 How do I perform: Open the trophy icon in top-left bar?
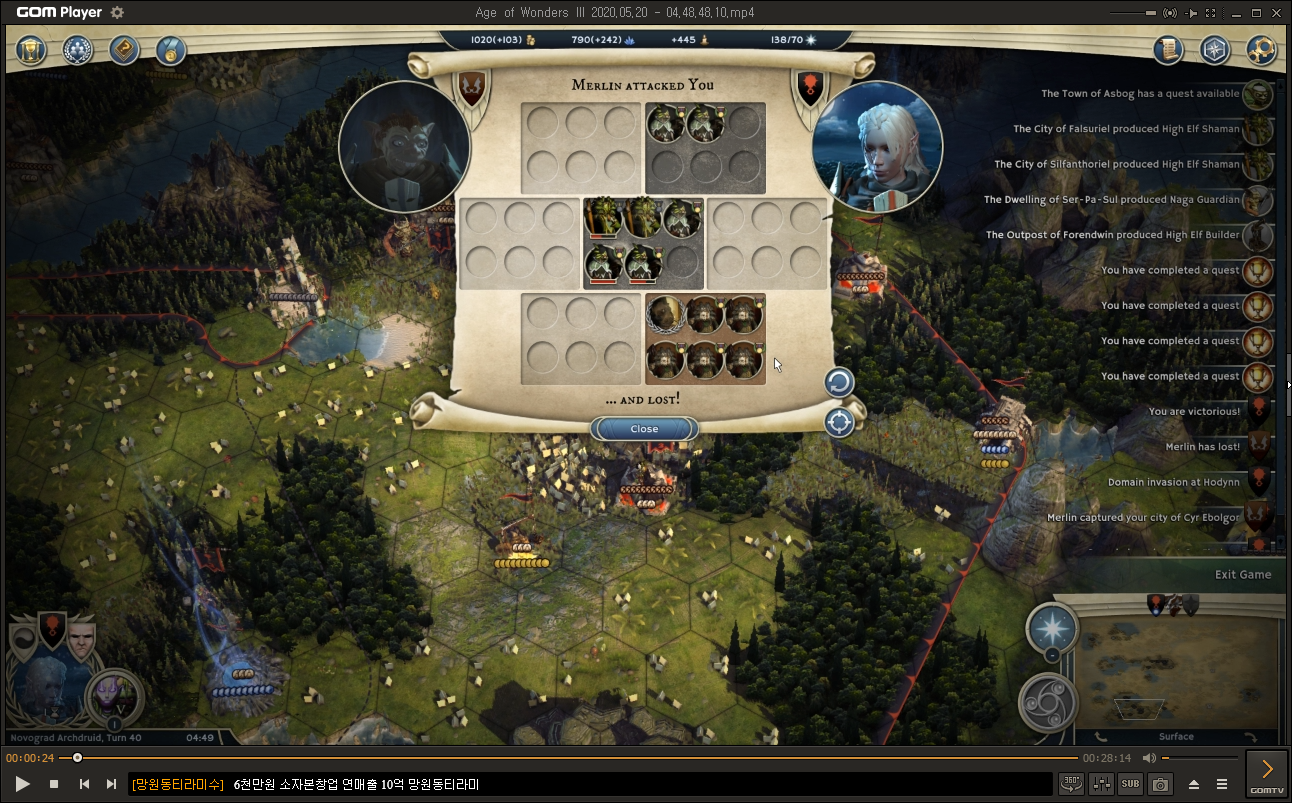[x=34, y=50]
